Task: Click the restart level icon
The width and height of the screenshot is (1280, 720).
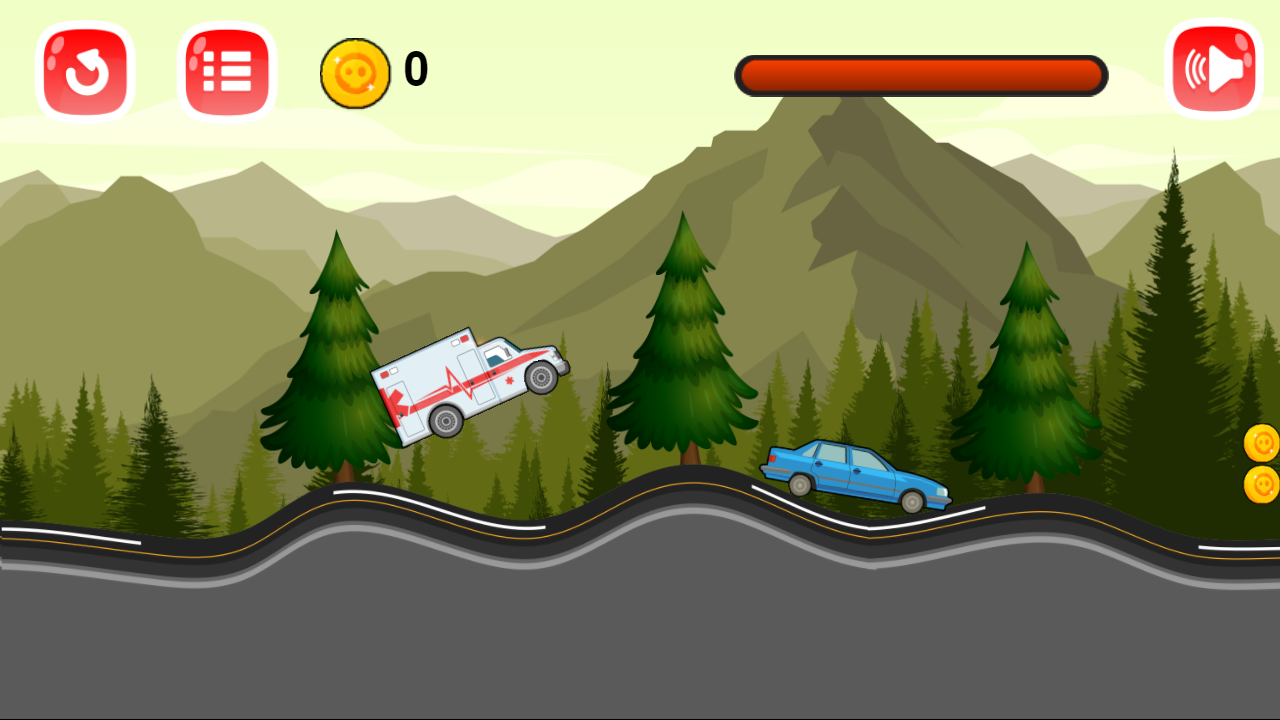Action: 84,70
